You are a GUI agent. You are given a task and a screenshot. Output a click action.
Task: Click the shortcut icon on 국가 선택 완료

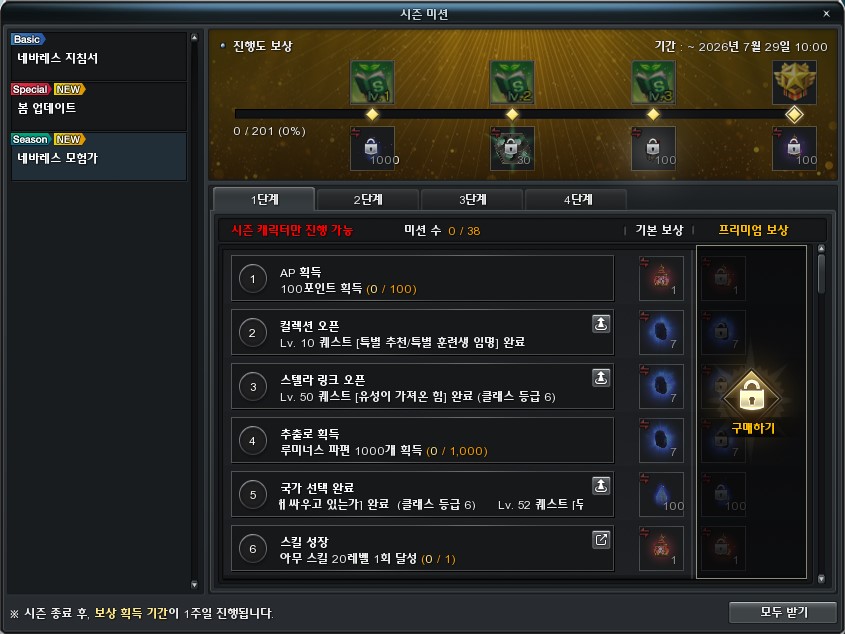click(x=600, y=485)
